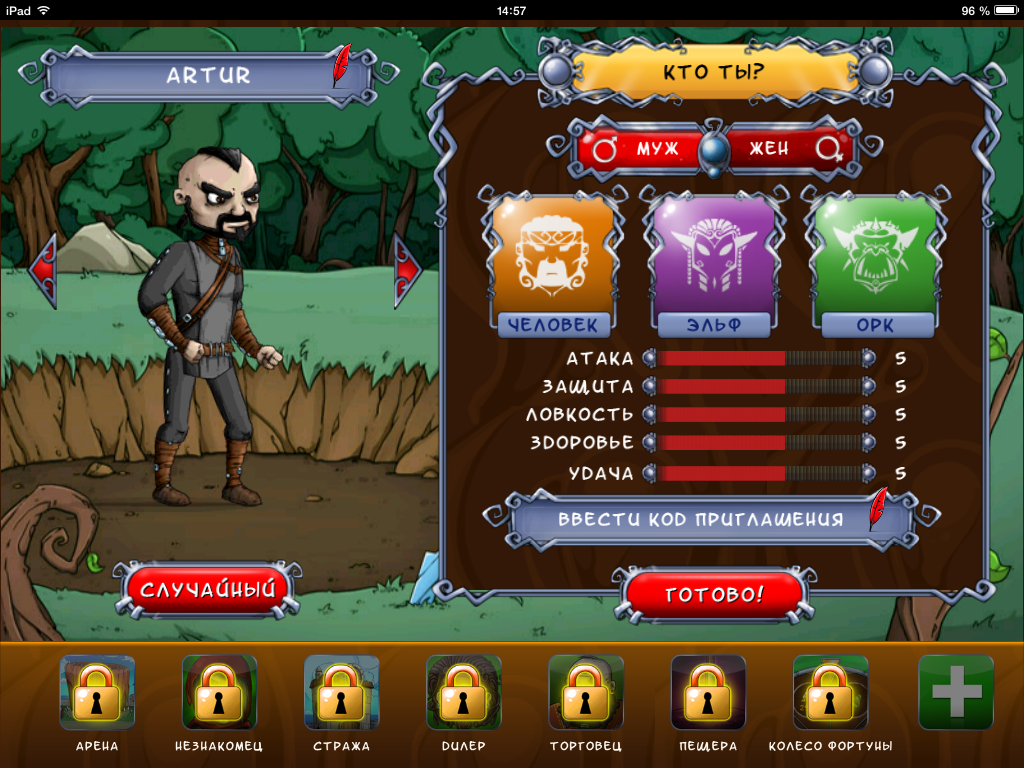Show the previous character appearance with left arrow
Image resolution: width=1024 pixels, height=768 pixels.
tap(43, 269)
